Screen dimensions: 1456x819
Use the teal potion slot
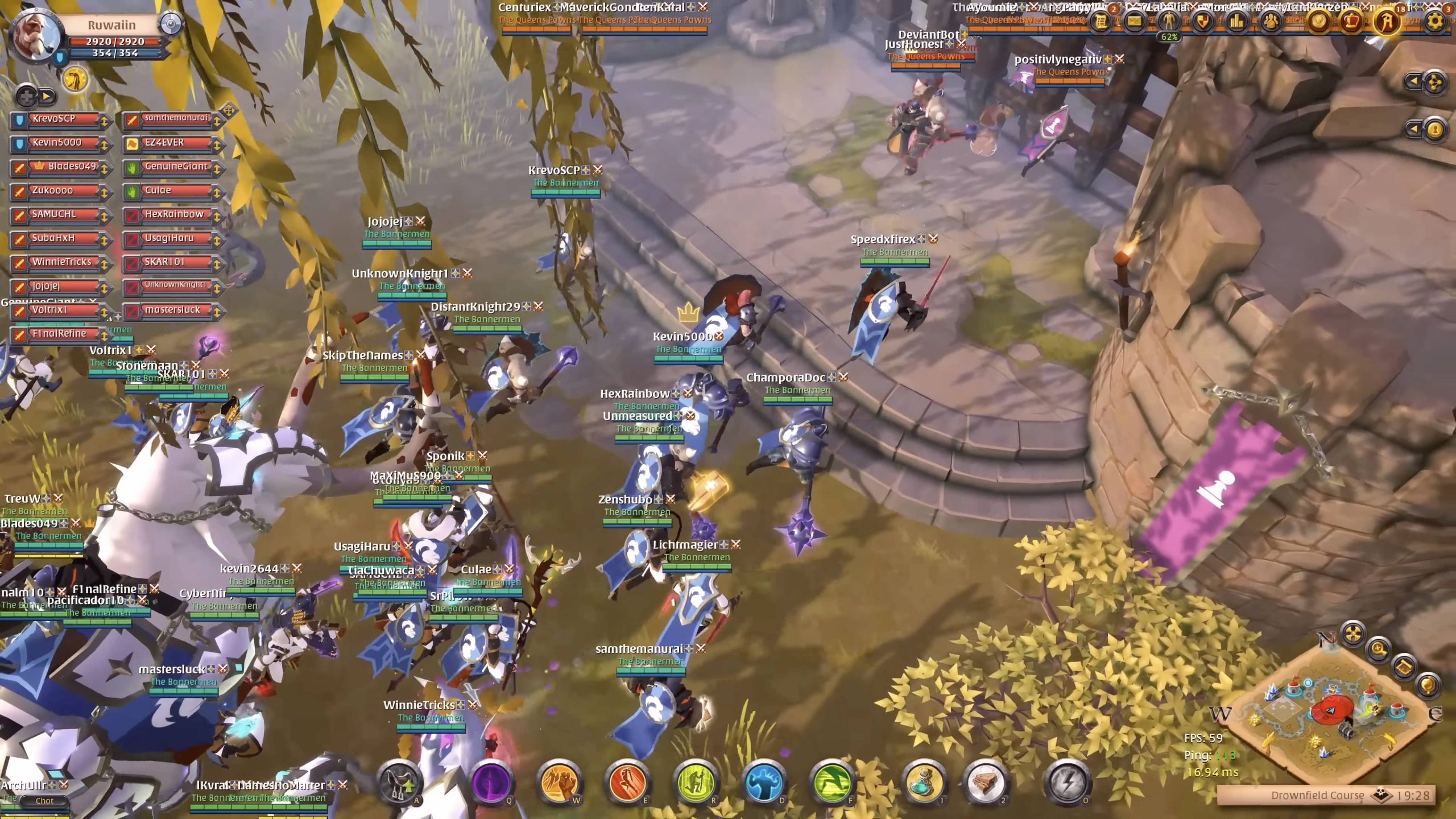coord(924,783)
